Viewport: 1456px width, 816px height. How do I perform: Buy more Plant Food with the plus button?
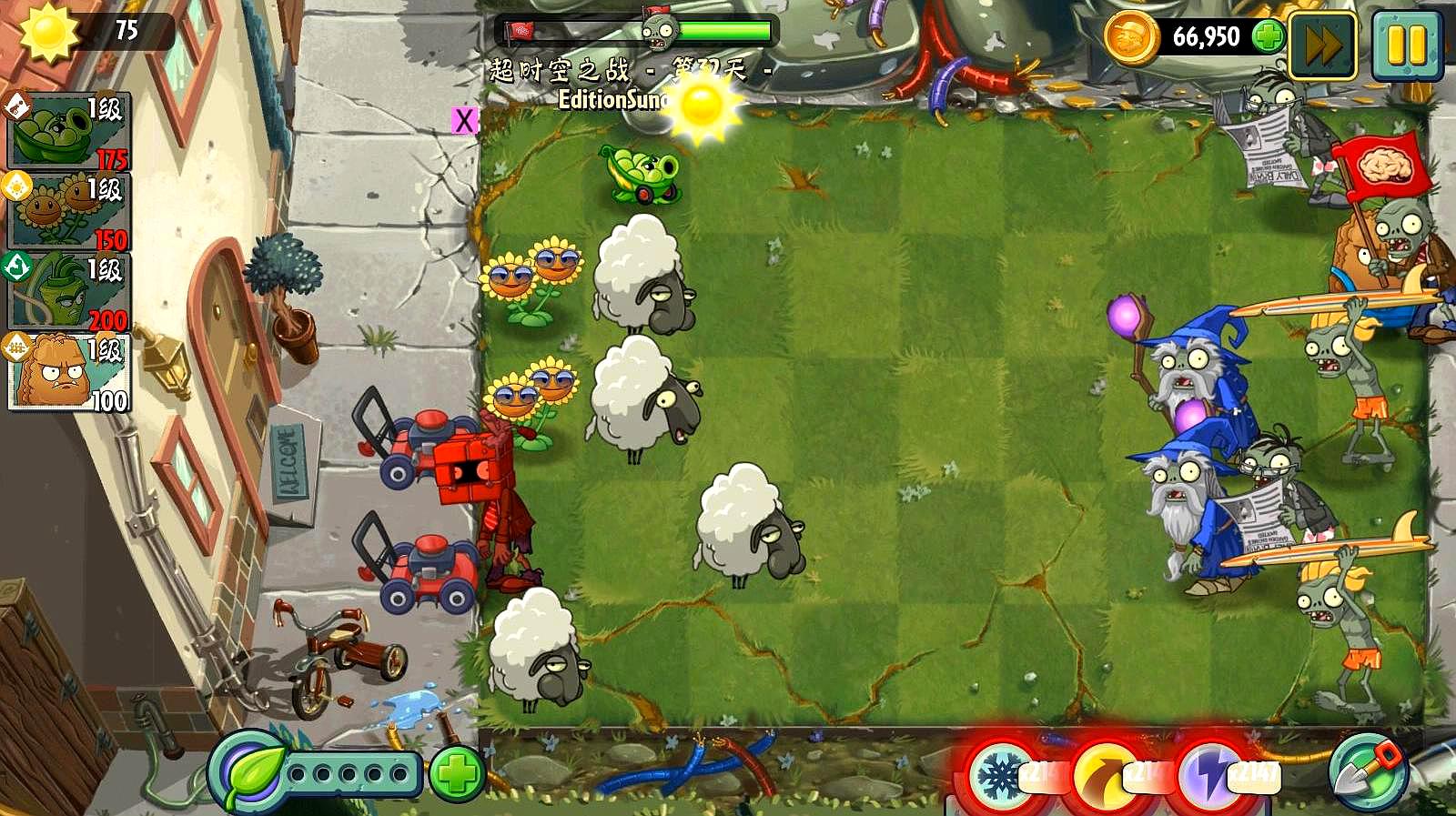click(x=456, y=774)
